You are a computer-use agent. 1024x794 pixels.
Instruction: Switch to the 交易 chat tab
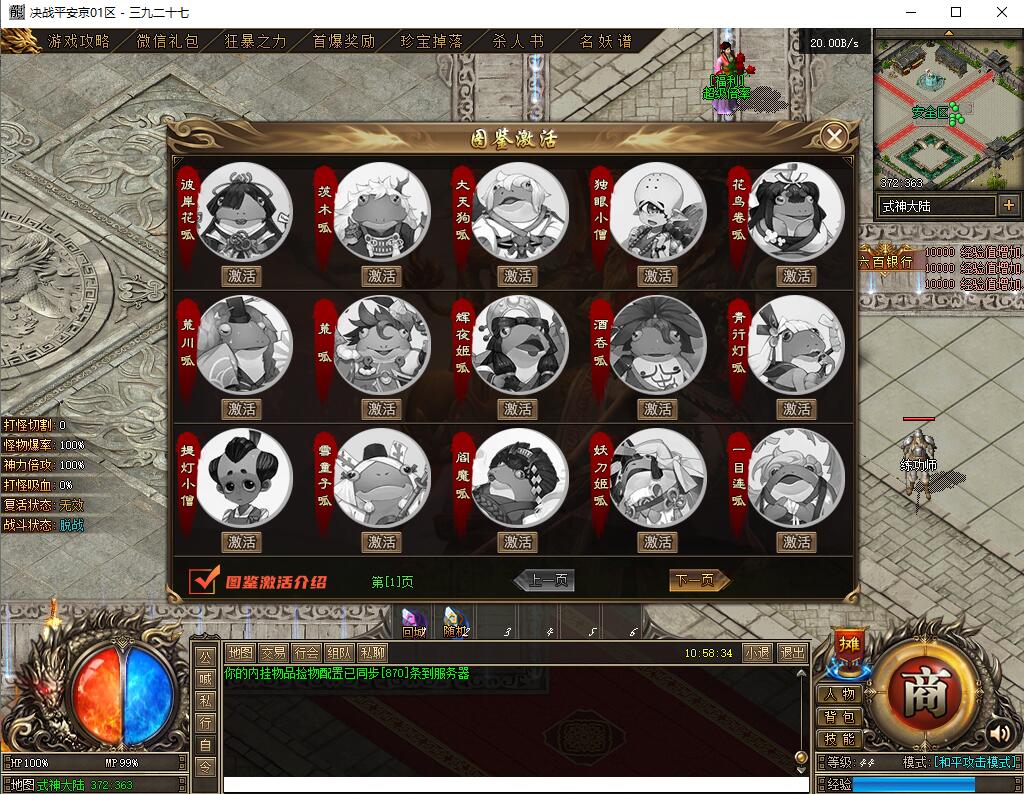(273, 653)
